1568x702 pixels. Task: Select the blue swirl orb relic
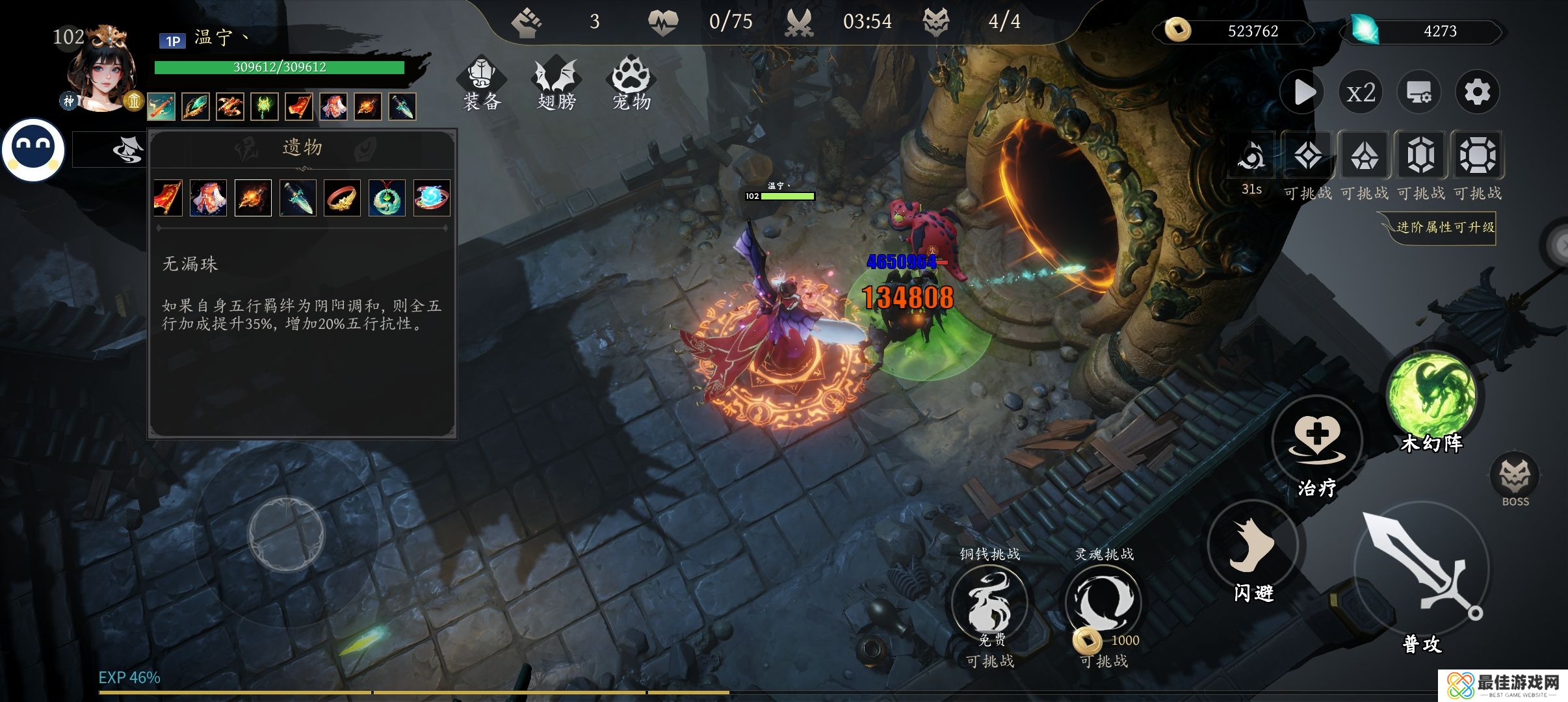pos(432,198)
